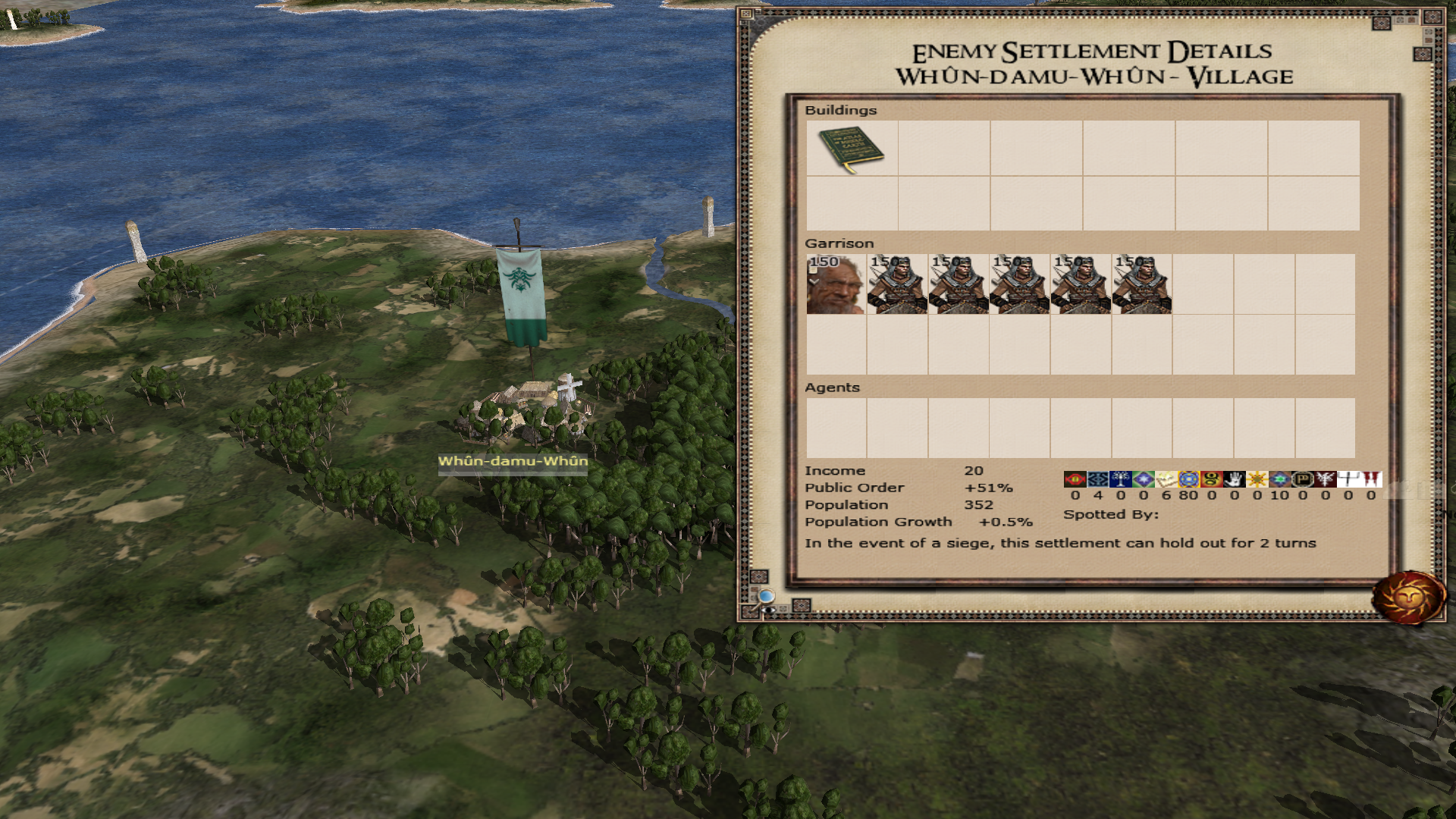1456x819 pixels.
Task: Click the white hand faction icon
Action: pos(1234,479)
